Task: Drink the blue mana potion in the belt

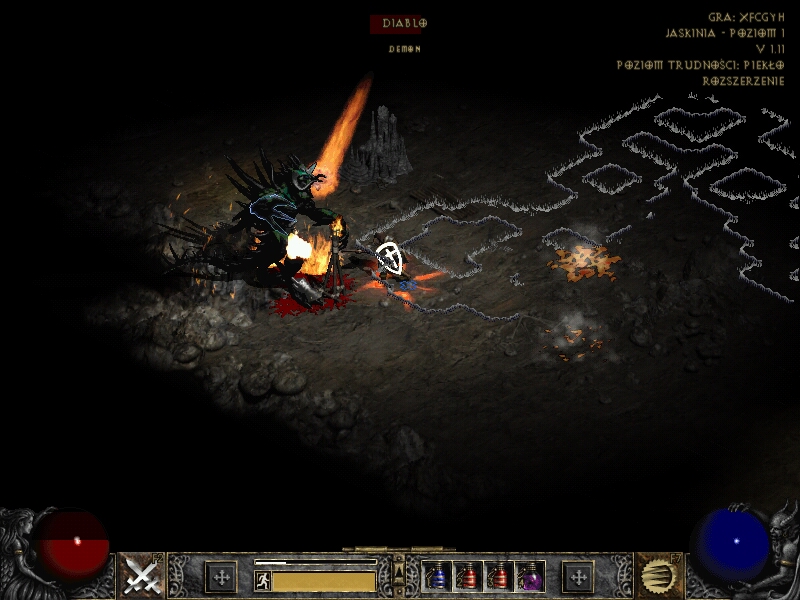Action: pyautogui.click(x=437, y=577)
